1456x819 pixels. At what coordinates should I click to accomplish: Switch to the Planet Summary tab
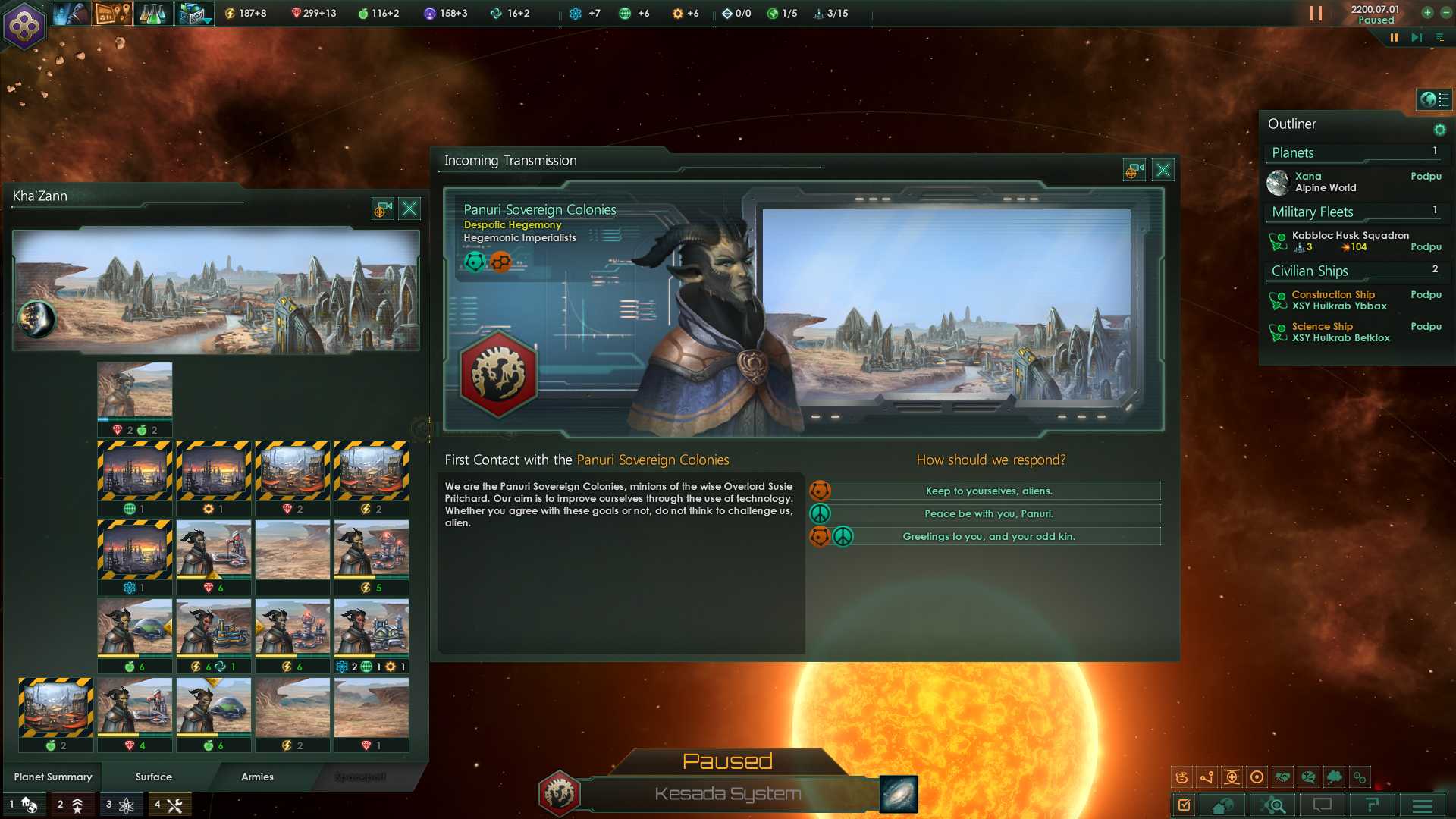pyautogui.click(x=53, y=777)
